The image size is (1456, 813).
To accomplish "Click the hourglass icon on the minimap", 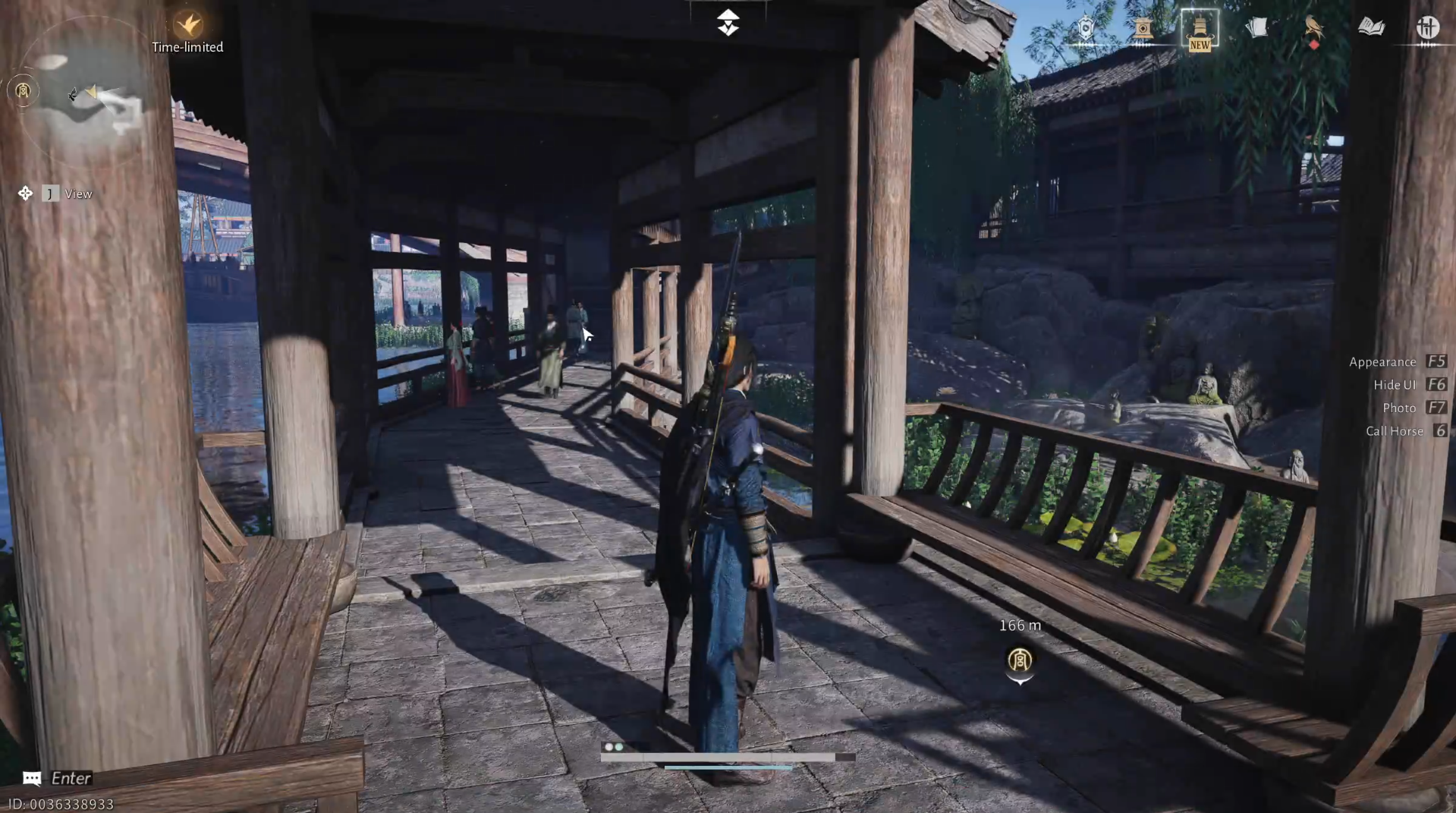I will tap(22, 91).
